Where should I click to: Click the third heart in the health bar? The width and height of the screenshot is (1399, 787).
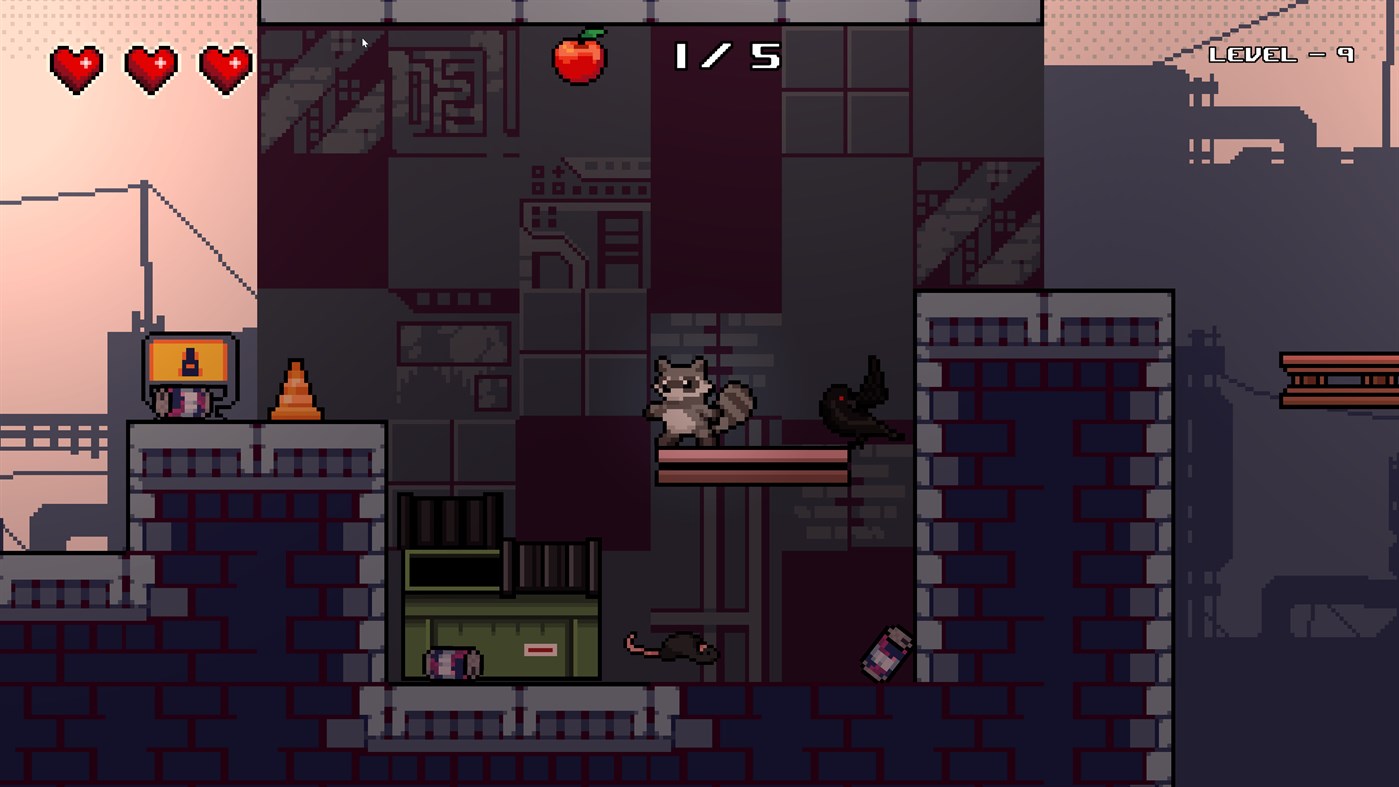tap(225, 66)
